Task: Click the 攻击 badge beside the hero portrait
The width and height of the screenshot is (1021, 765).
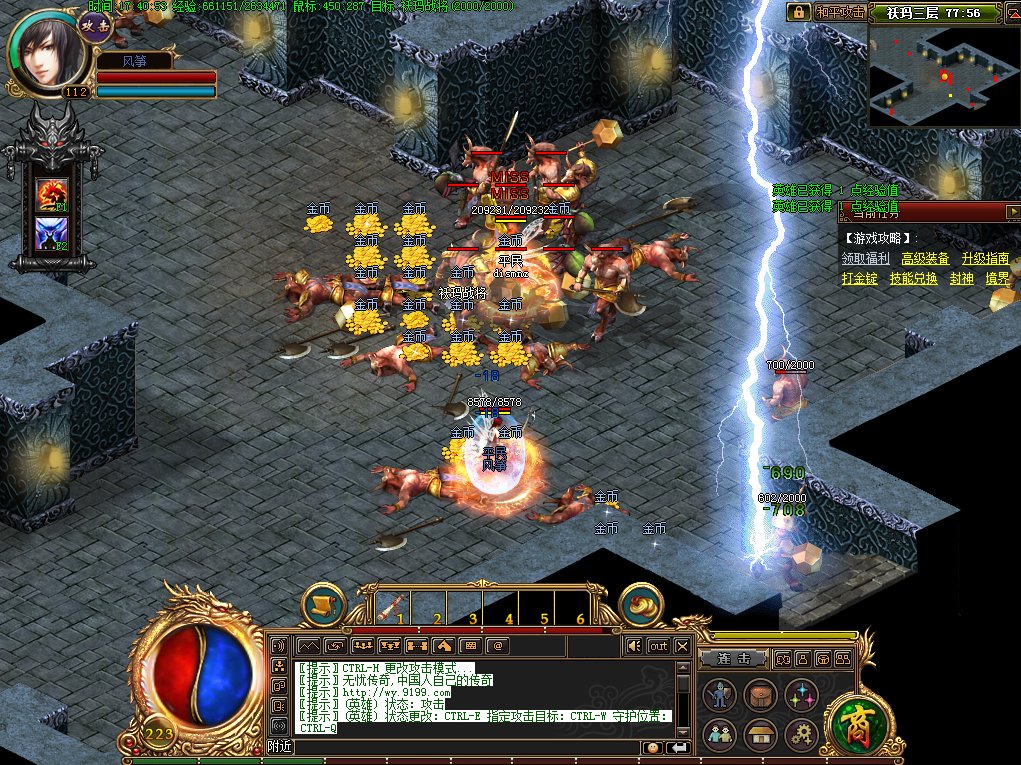Action: [x=95, y=27]
